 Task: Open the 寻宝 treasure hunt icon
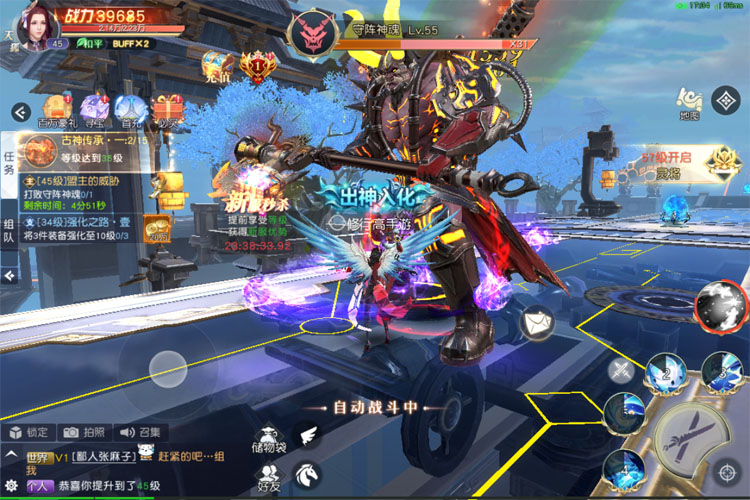pyautogui.click(x=94, y=110)
